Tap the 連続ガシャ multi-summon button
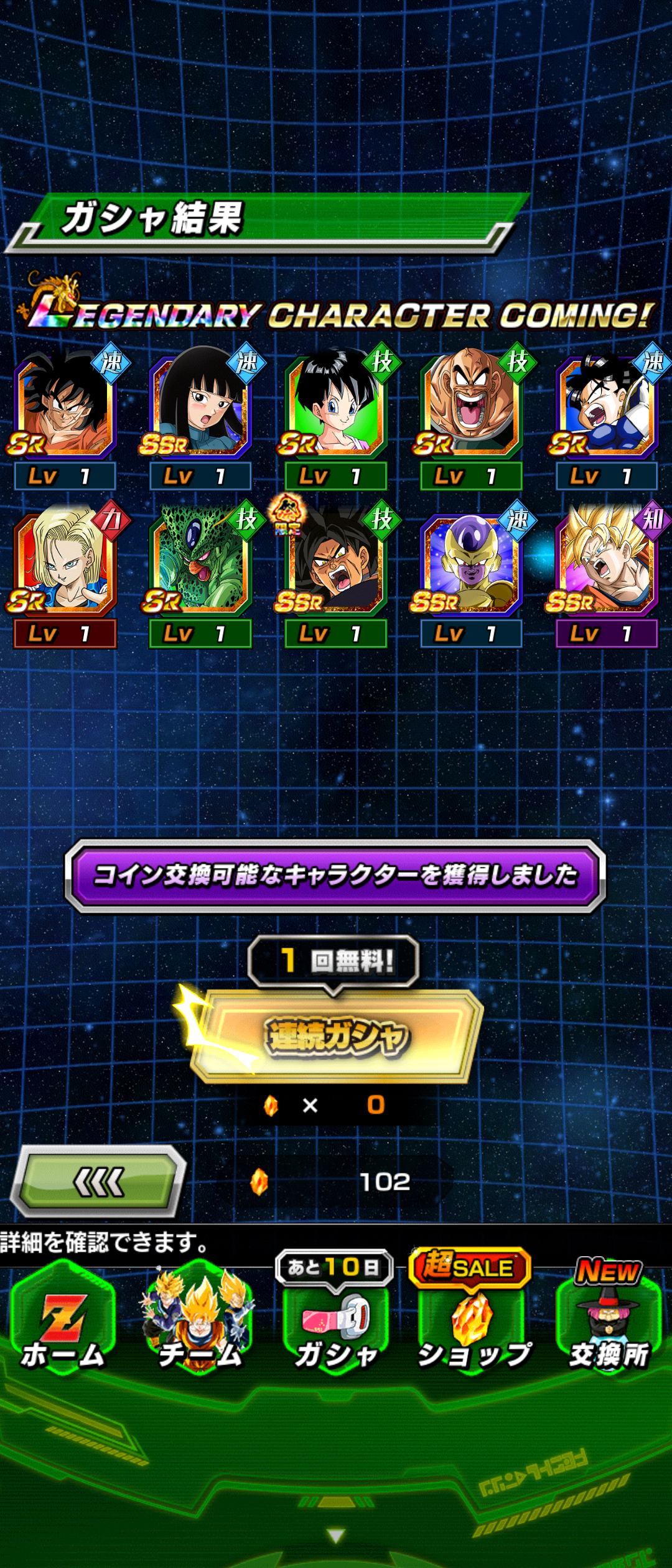This screenshot has height=1568, width=672. coord(336,1036)
